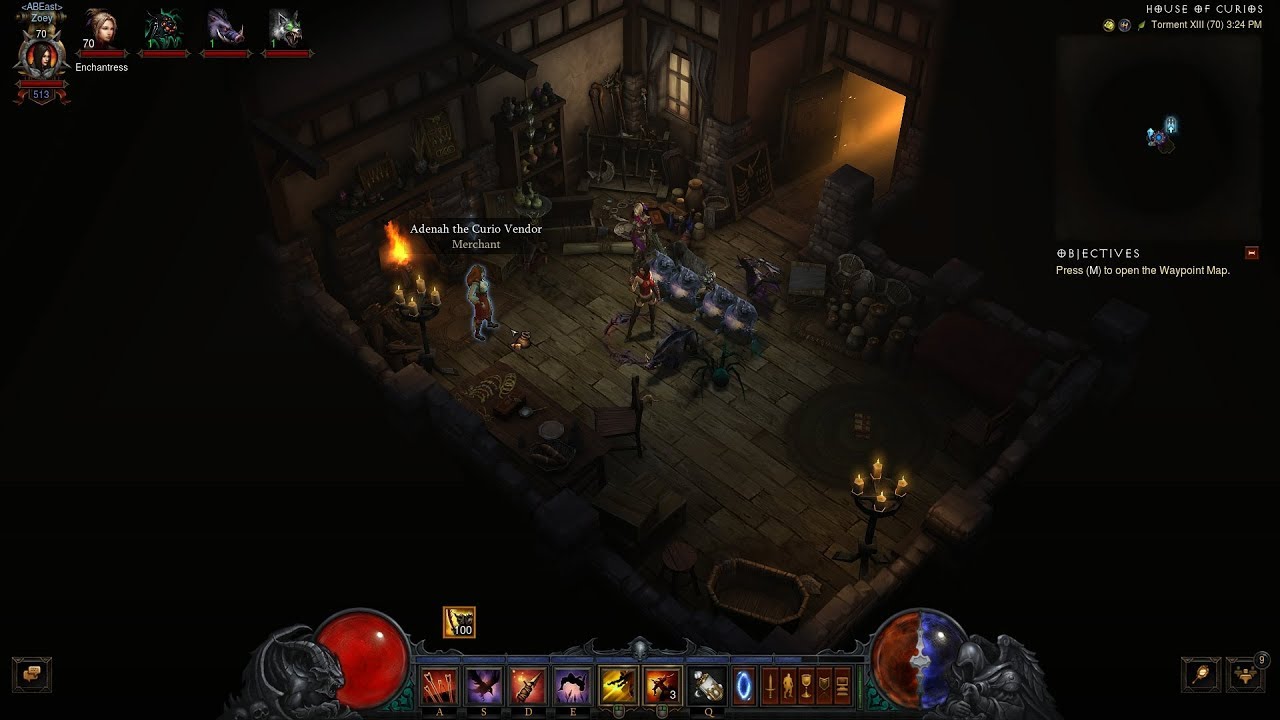Open the achievements chalice icon
This screenshot has height=720, width=1280.
[806, 687]
